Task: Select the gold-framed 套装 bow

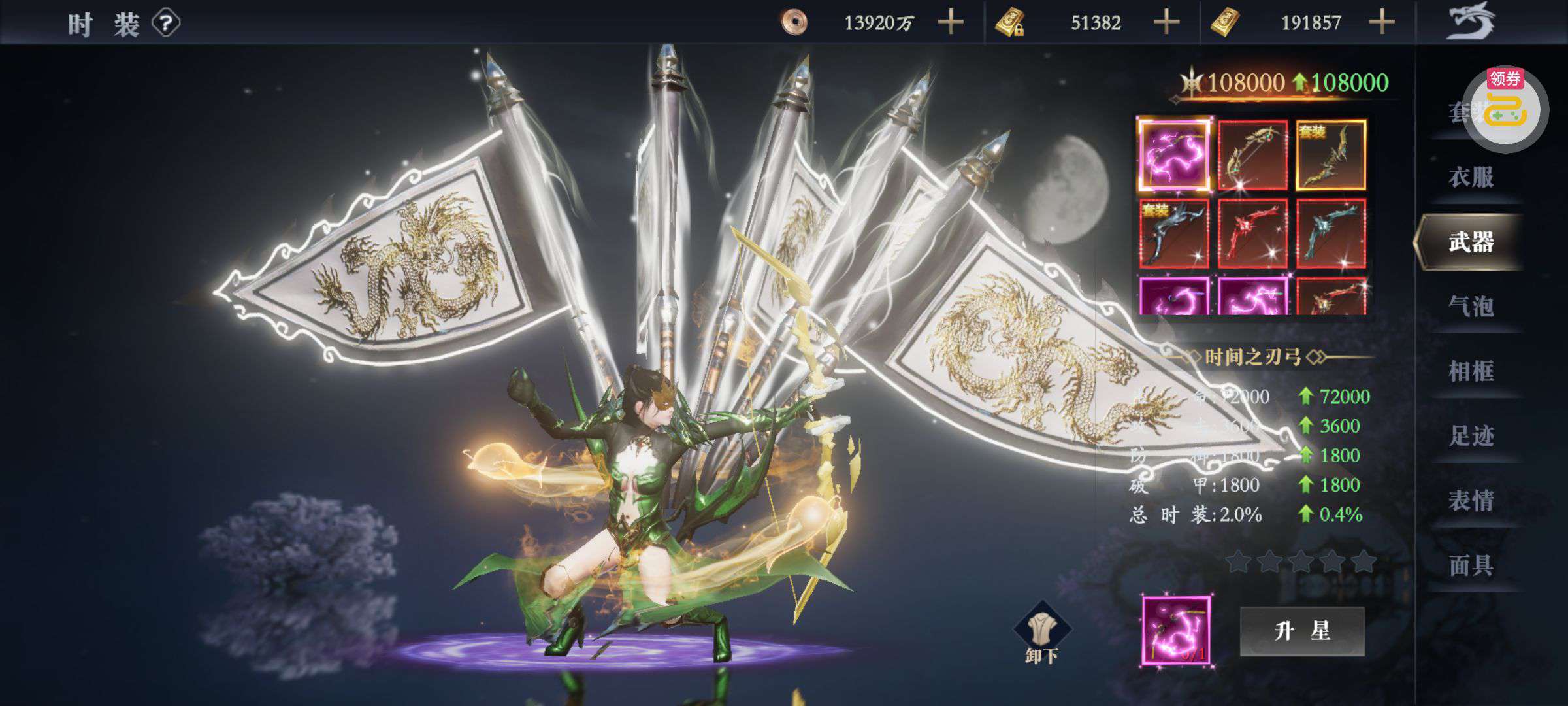Action: (1331, 155)
